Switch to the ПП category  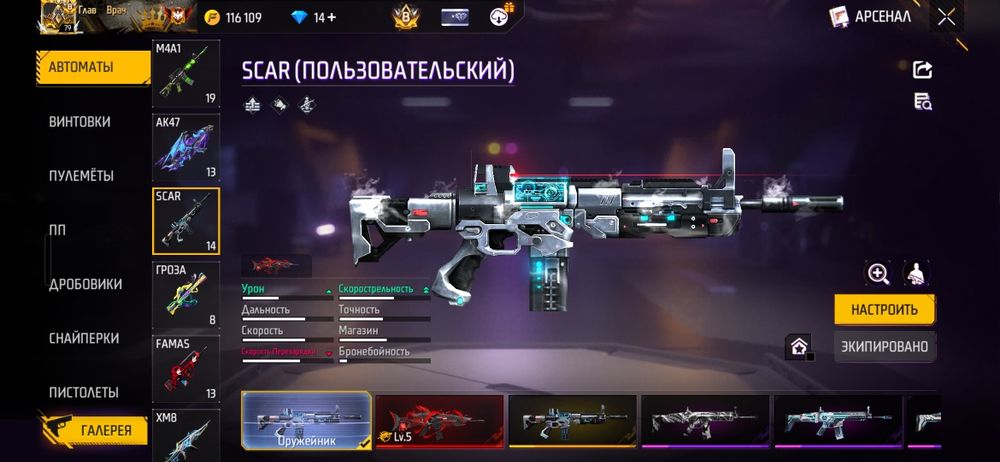pos(58,230)
